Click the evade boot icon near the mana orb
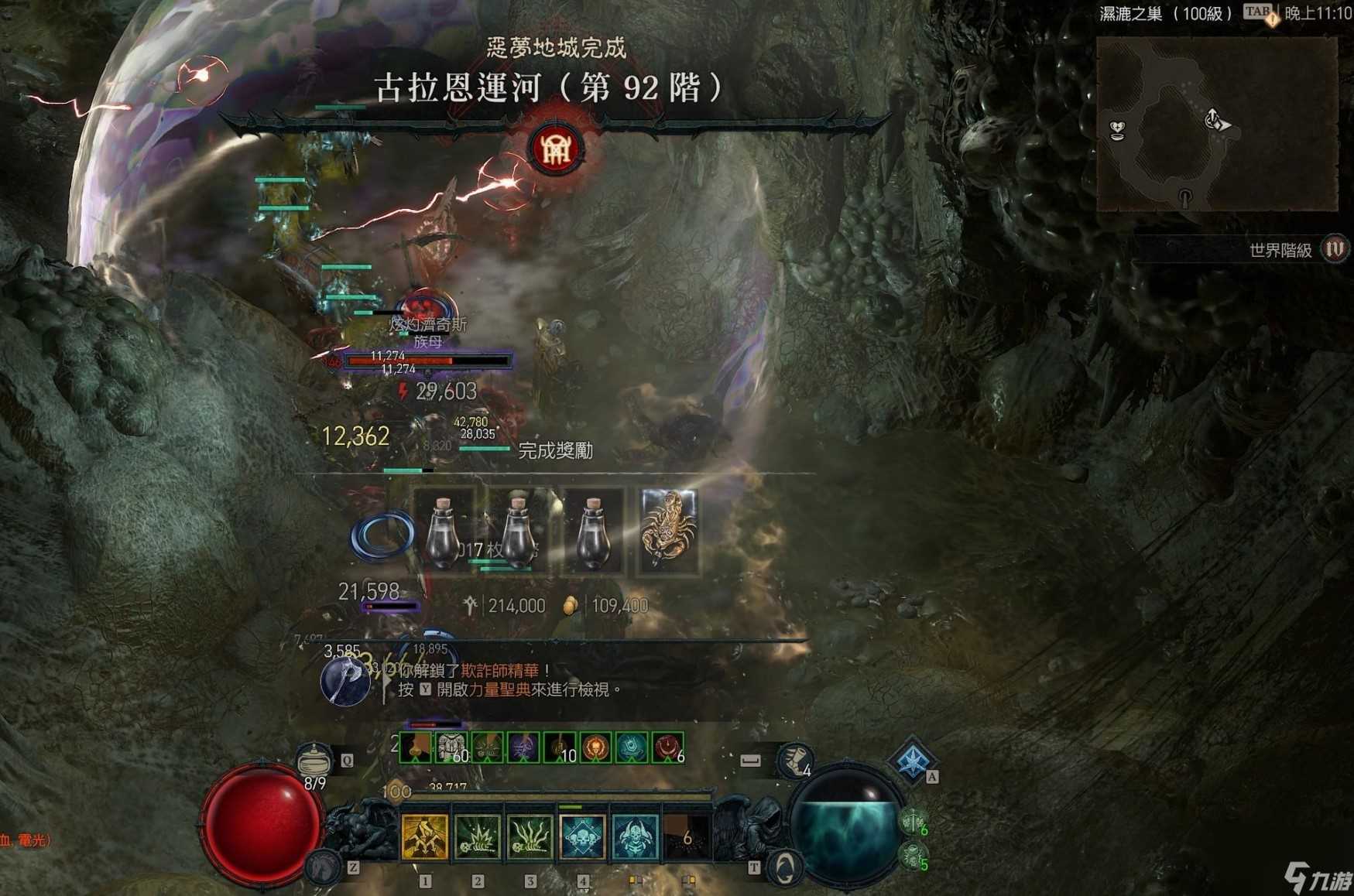This screenshot has height=896, width=1354. tap(795, 761)
